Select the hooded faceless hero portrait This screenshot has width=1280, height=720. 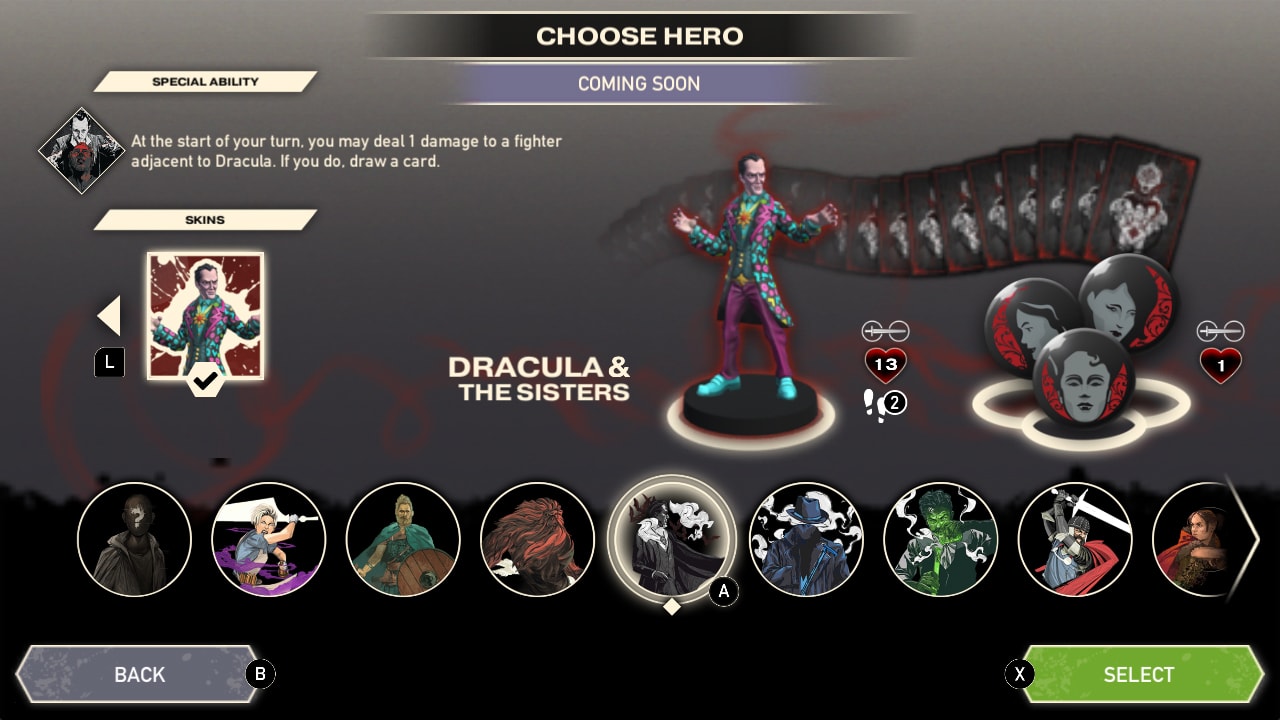tap(135, 539)
